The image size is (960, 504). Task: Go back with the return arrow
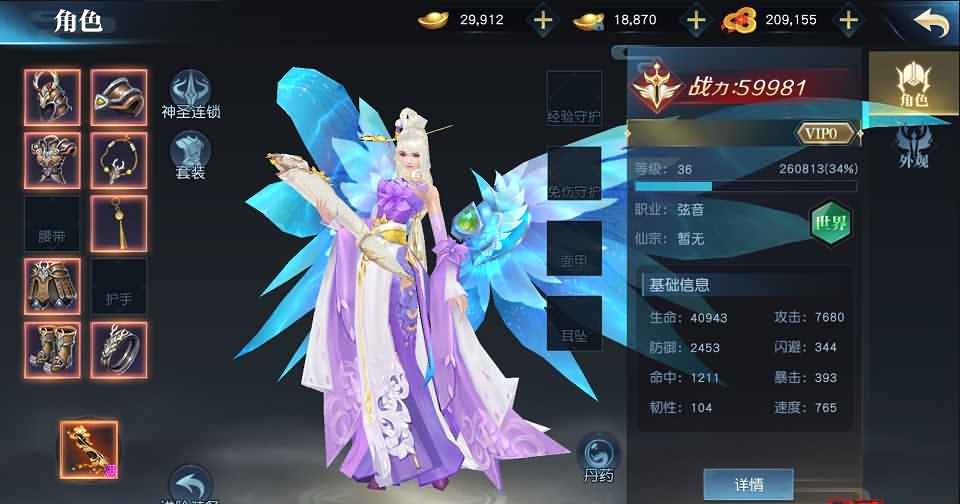tap(930, 22)
